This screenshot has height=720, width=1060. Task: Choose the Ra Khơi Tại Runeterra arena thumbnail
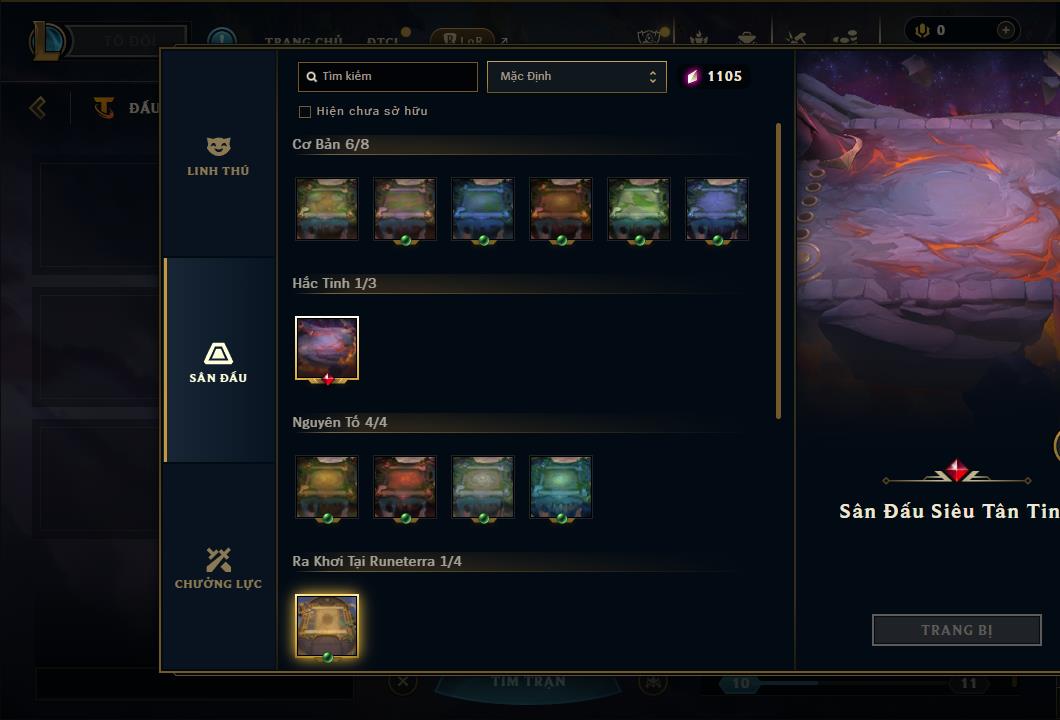pos(327,627)
